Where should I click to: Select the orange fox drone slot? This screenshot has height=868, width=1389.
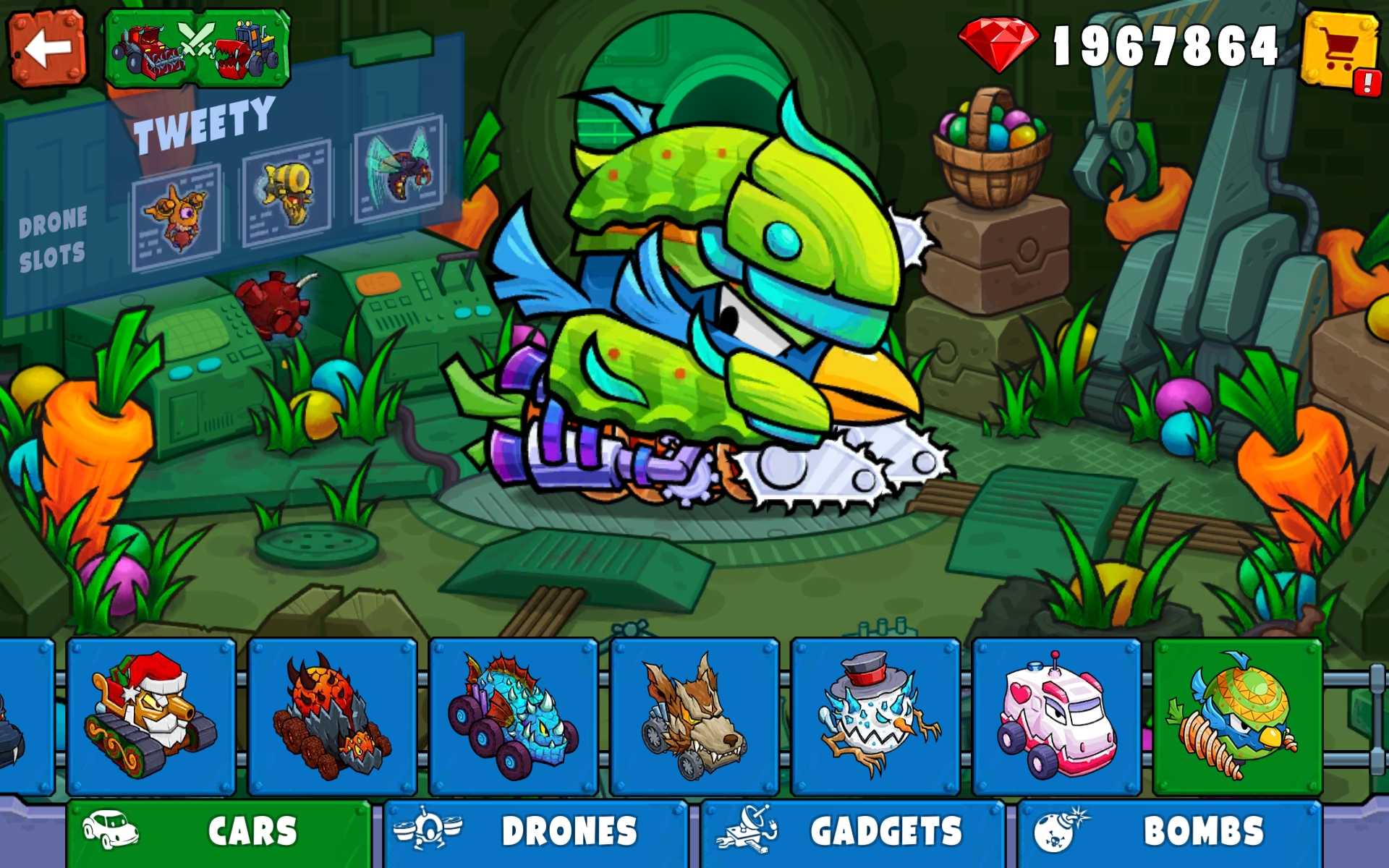coord(177,217)
